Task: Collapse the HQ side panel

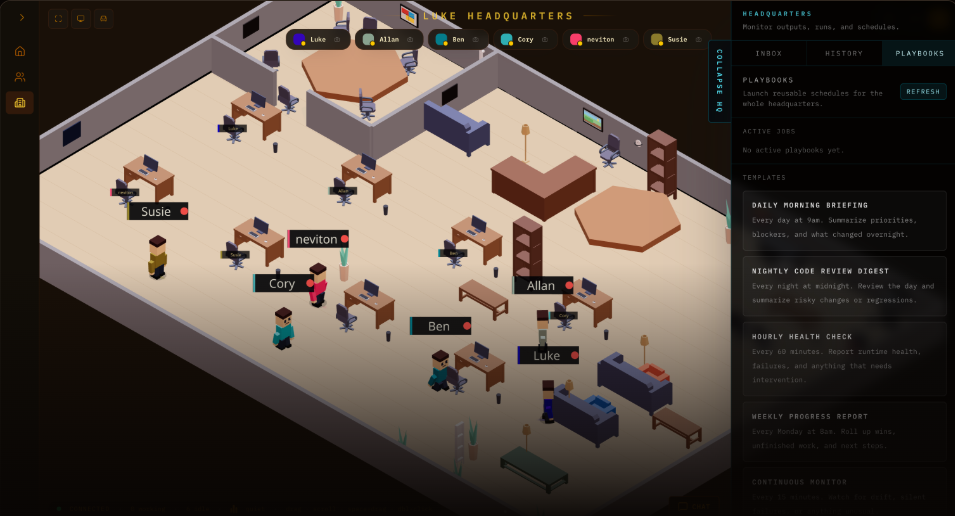Action: pyautogui.click(x=720, y=82)
